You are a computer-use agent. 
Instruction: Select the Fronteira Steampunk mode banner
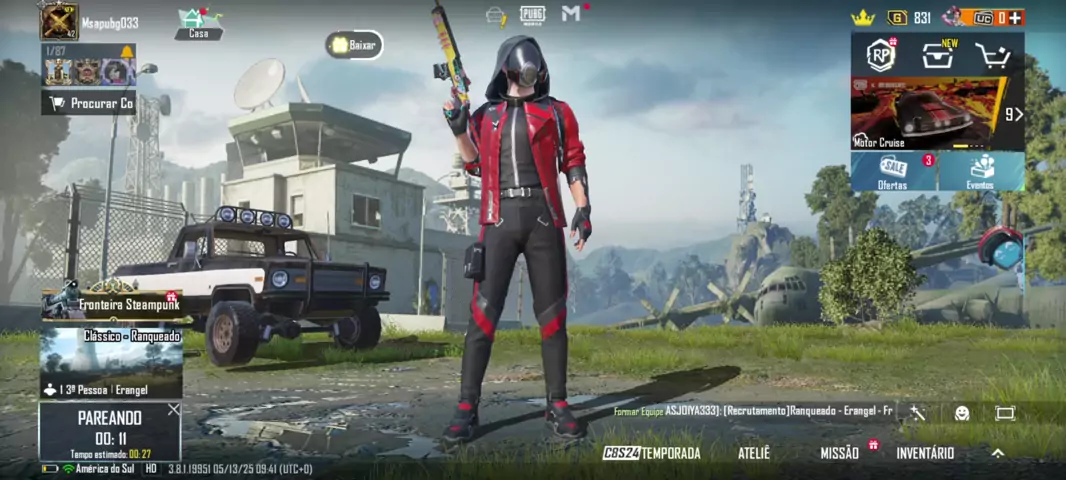[x=111, y=303]
